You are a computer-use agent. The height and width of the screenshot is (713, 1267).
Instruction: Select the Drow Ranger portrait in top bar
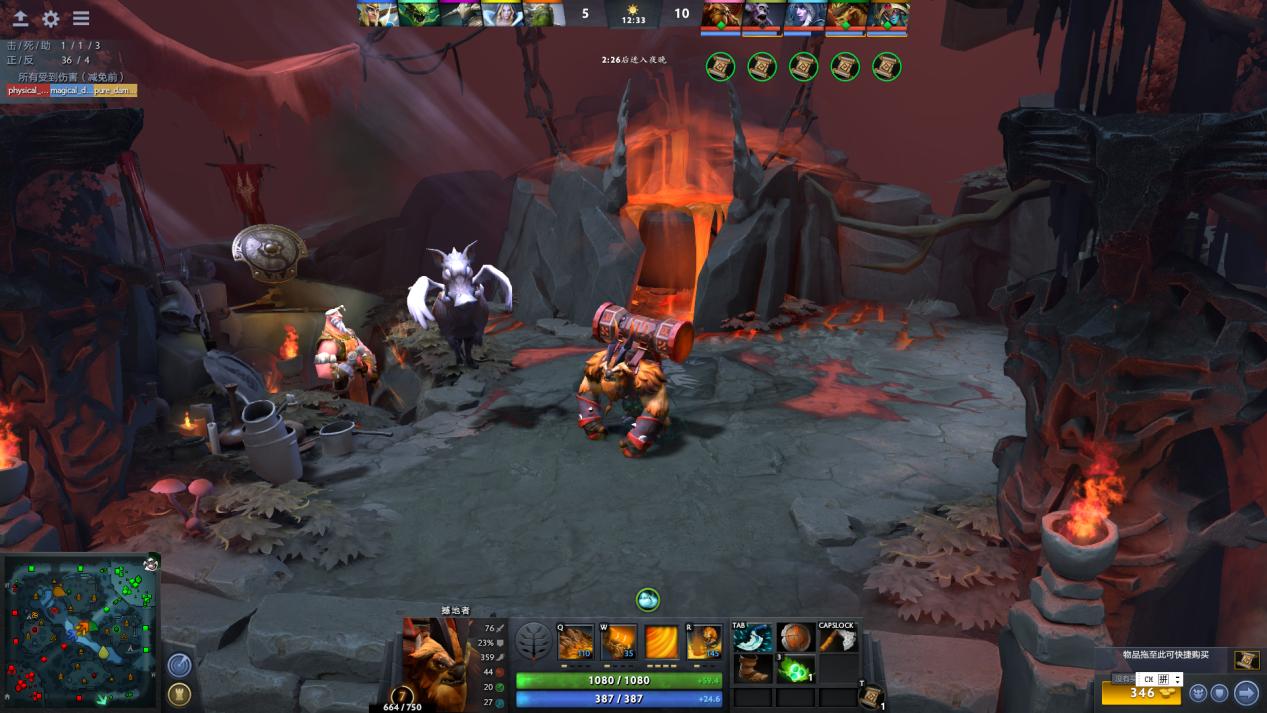click(804, 15)
